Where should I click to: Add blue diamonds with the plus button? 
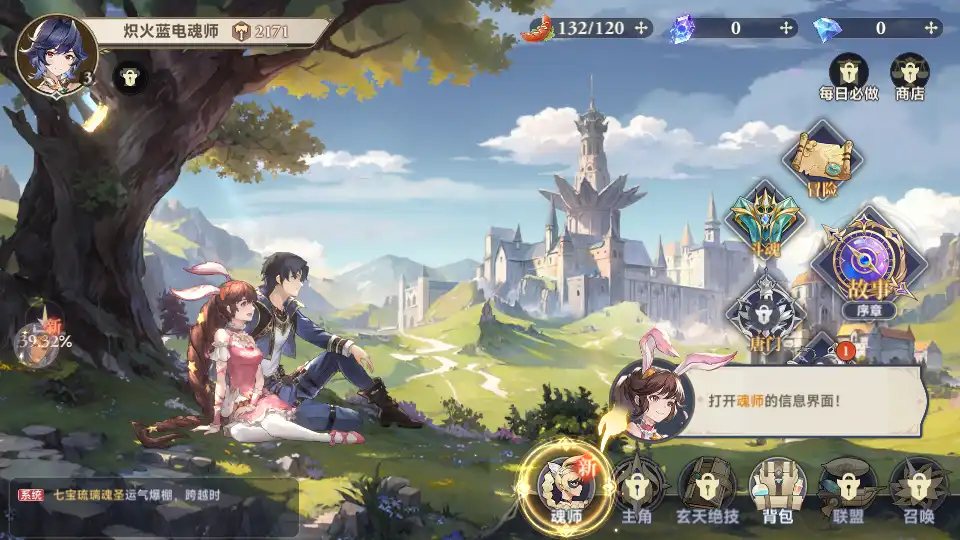932,28
